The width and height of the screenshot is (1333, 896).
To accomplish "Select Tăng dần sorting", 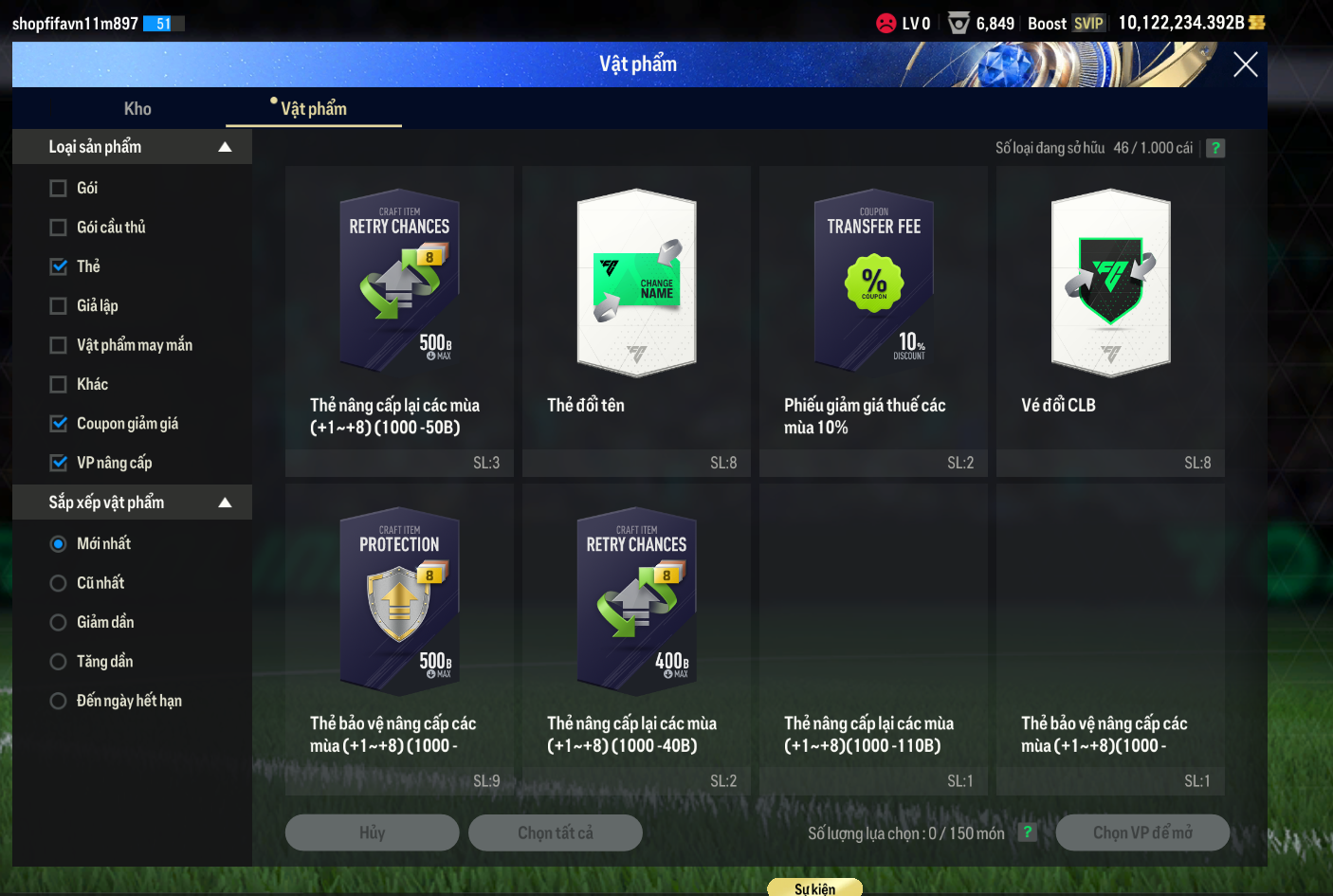I will pyautogui.click(x=59, y=662).
